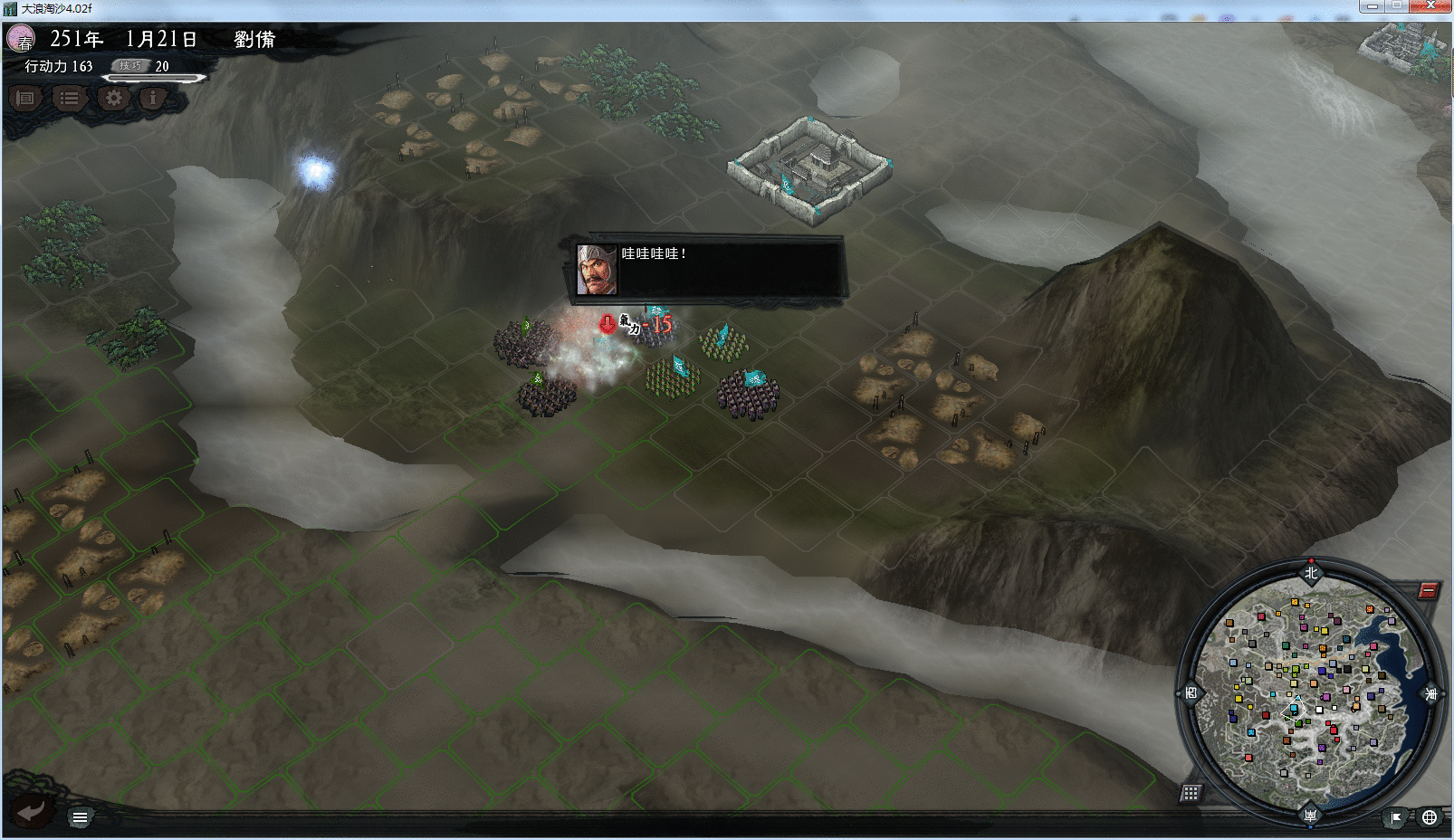Screen dimensions: 1454x840
Task: Collapse minimap with the red minus button
Action: [x=1428, y=591]
